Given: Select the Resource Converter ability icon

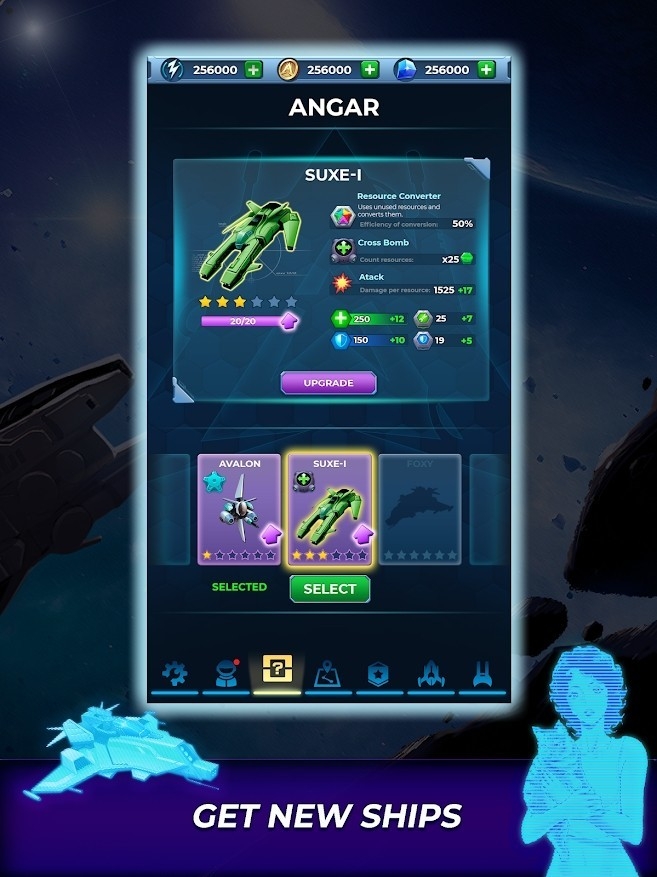Looking at the screenshot, I should [x=343, y=217].
